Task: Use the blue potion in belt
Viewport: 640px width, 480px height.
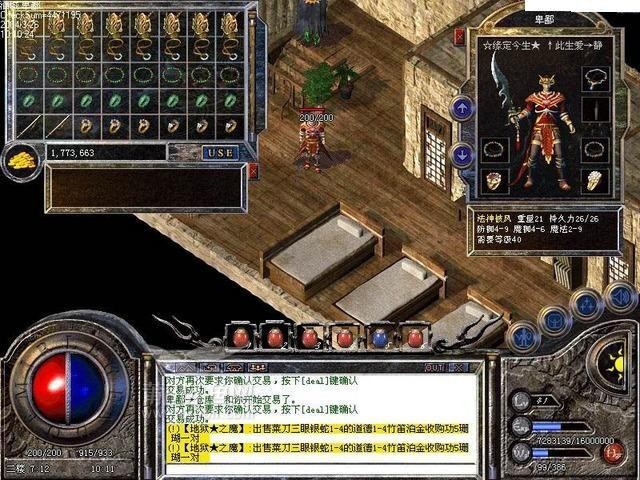Action: (x=380, y=338)
